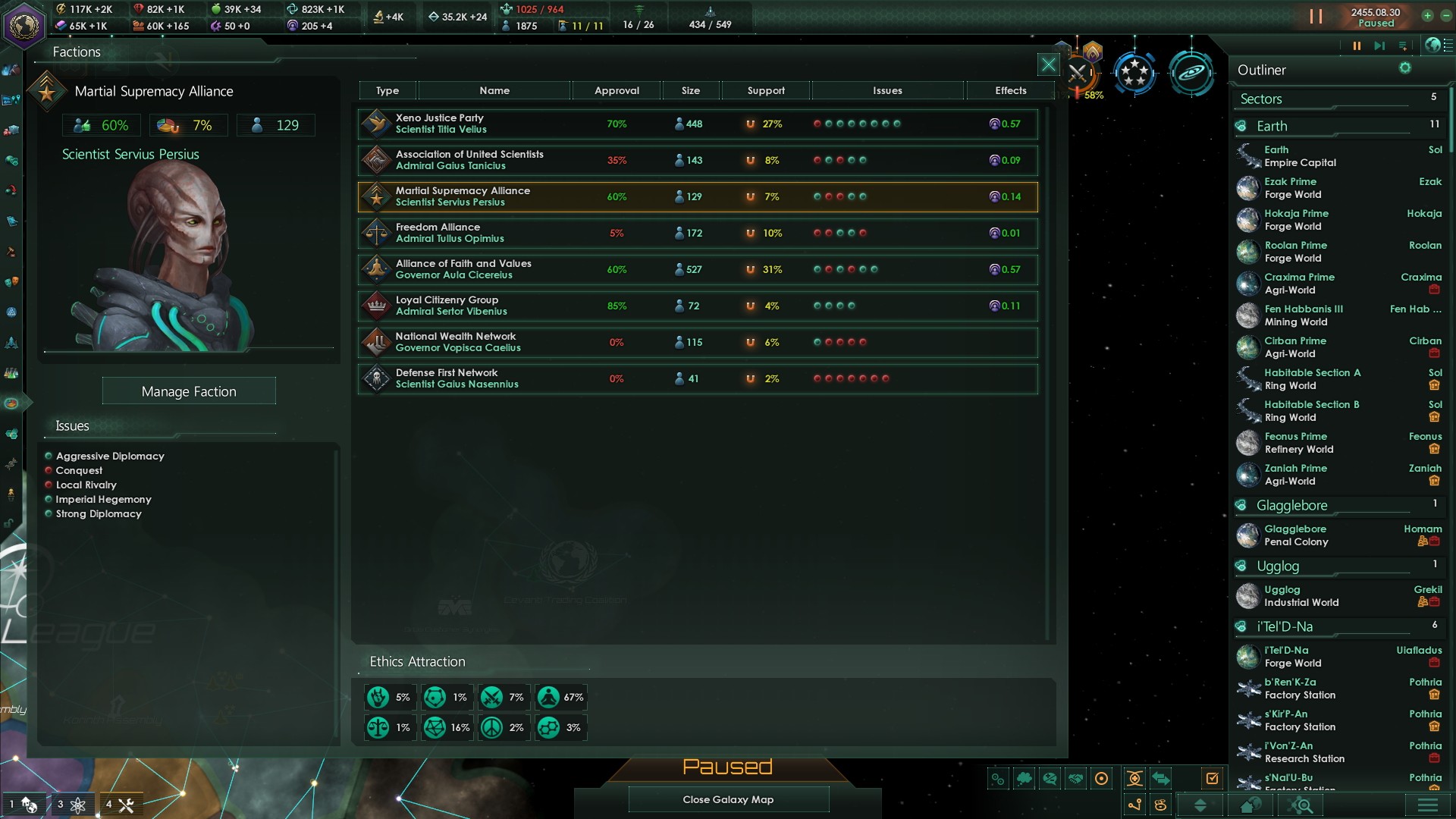Close the Factions window
Screen dimensions: 1456x819
1048,65
